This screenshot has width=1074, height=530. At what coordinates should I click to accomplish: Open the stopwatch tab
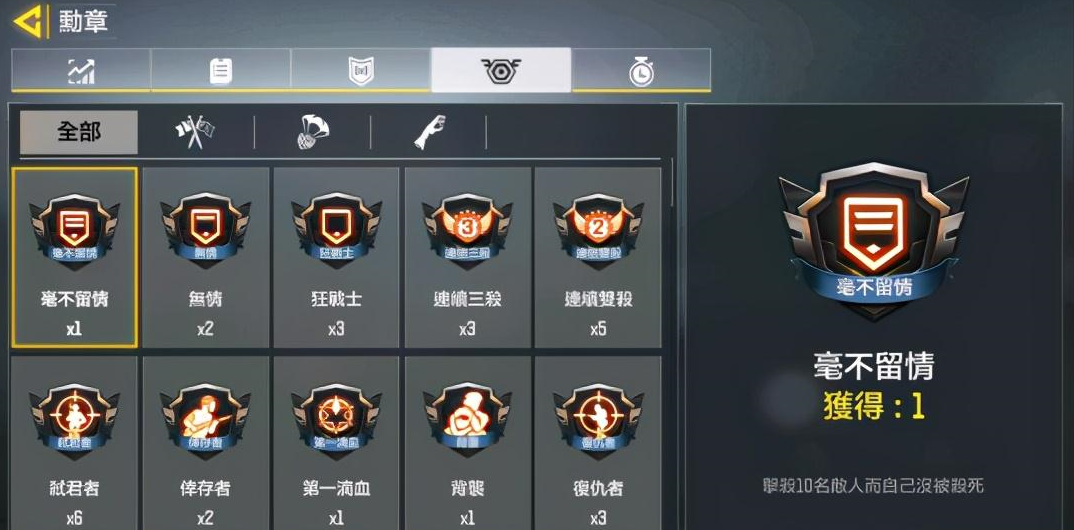coord(641,70)
